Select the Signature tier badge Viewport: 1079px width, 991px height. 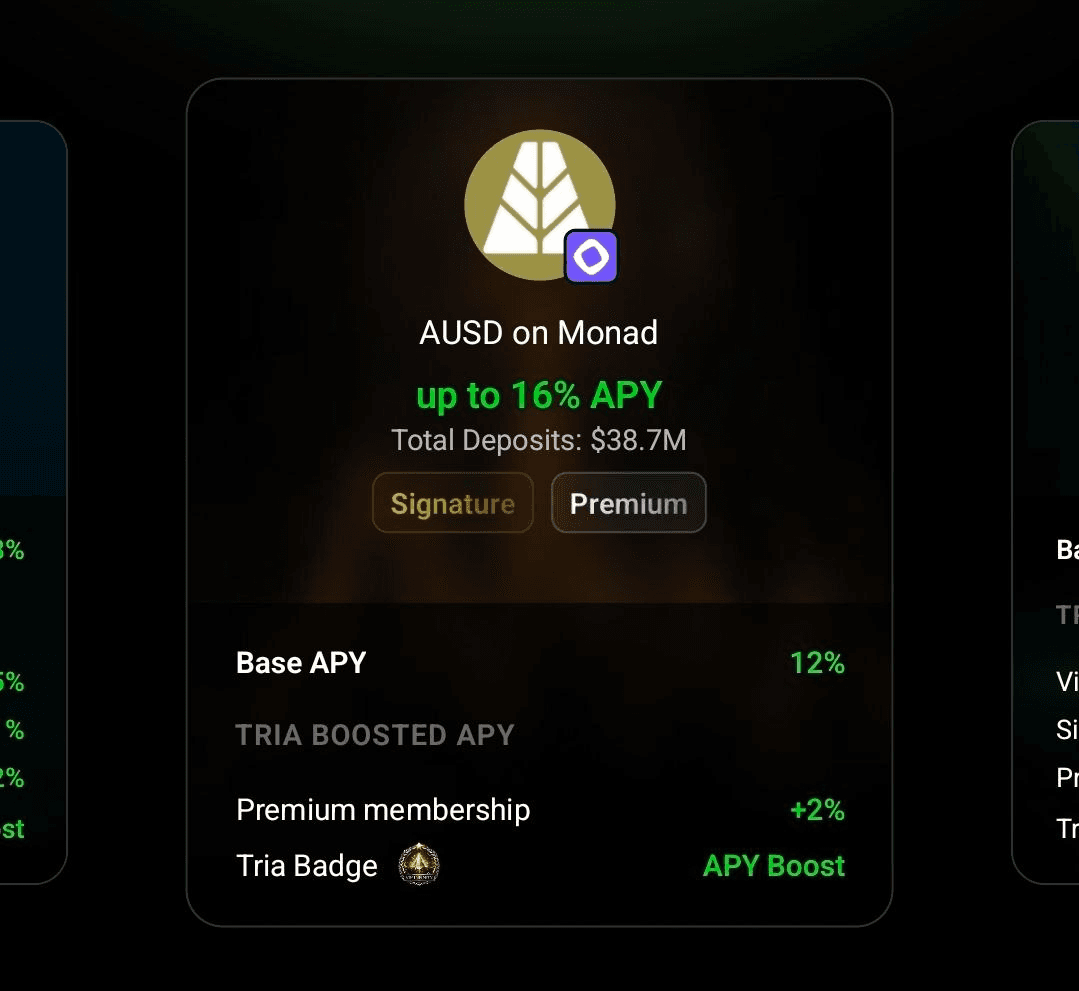(453, 503)
